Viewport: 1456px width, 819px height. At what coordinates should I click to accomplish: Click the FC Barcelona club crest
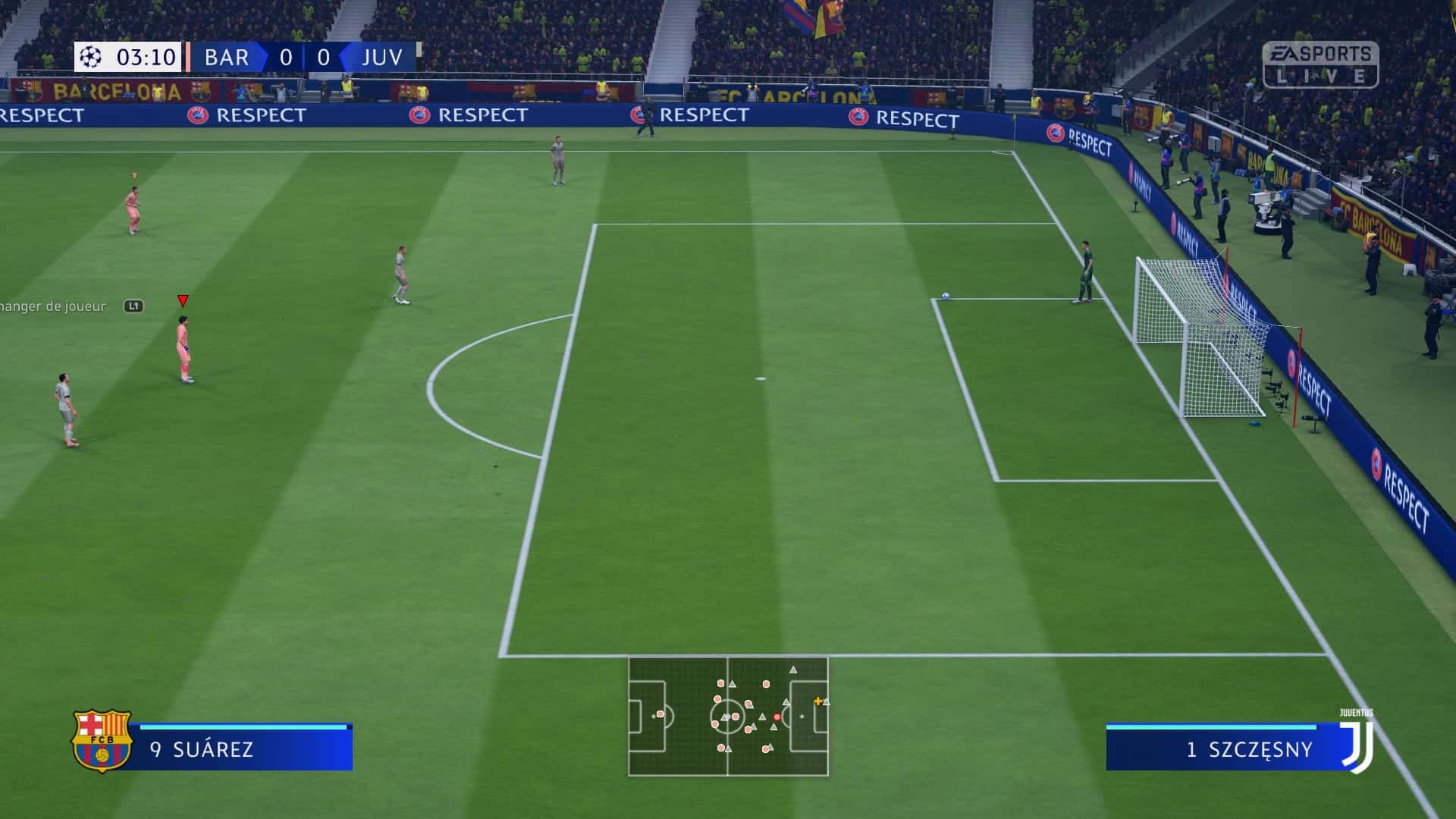point(102,740)
